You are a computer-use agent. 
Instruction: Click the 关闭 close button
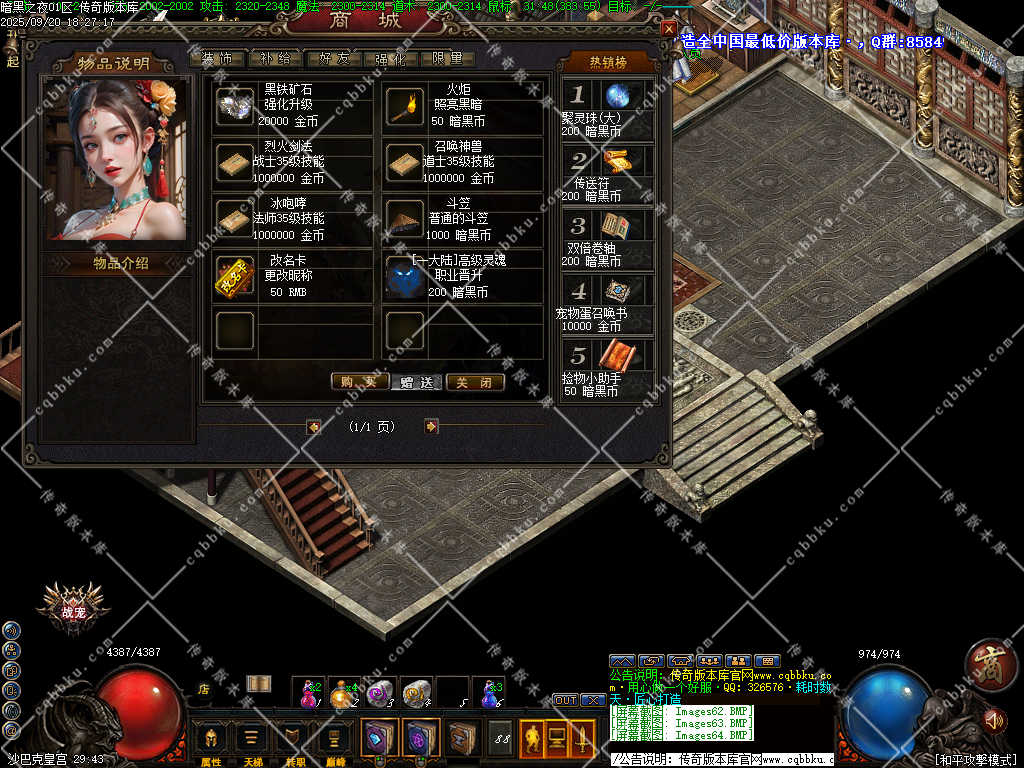(x=475, y=381)
